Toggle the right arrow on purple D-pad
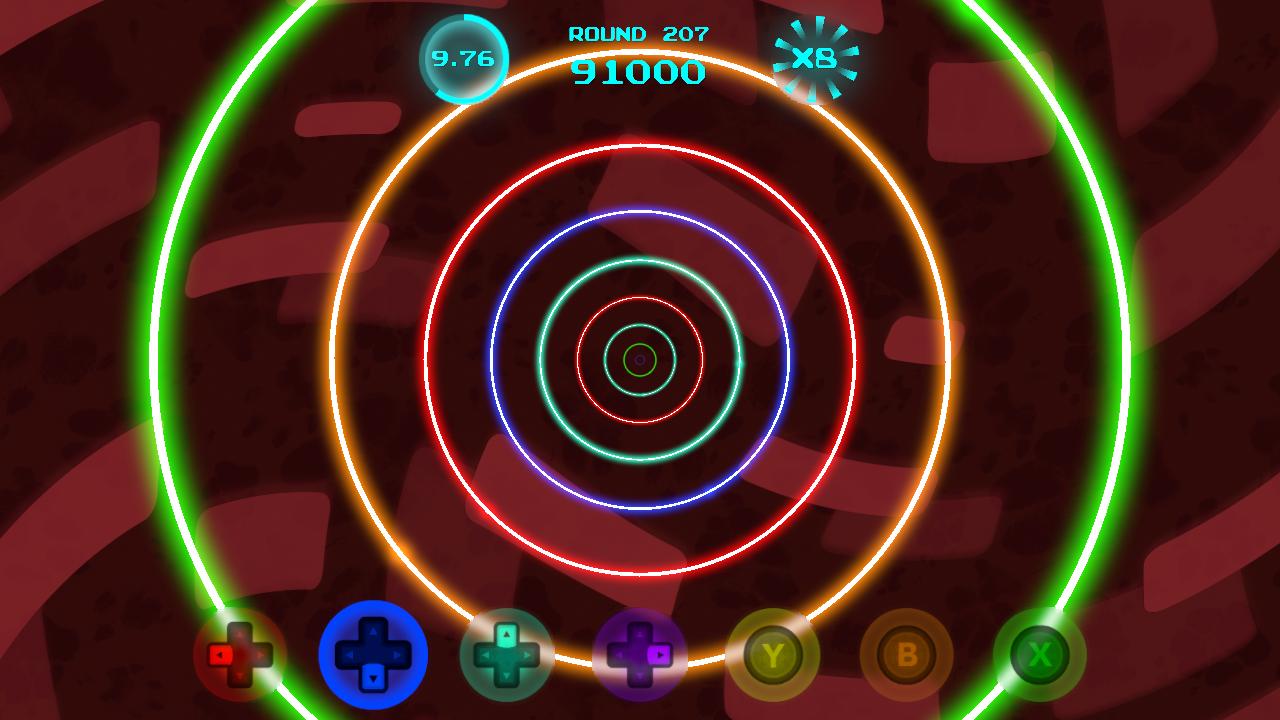 tap(662, 654)
